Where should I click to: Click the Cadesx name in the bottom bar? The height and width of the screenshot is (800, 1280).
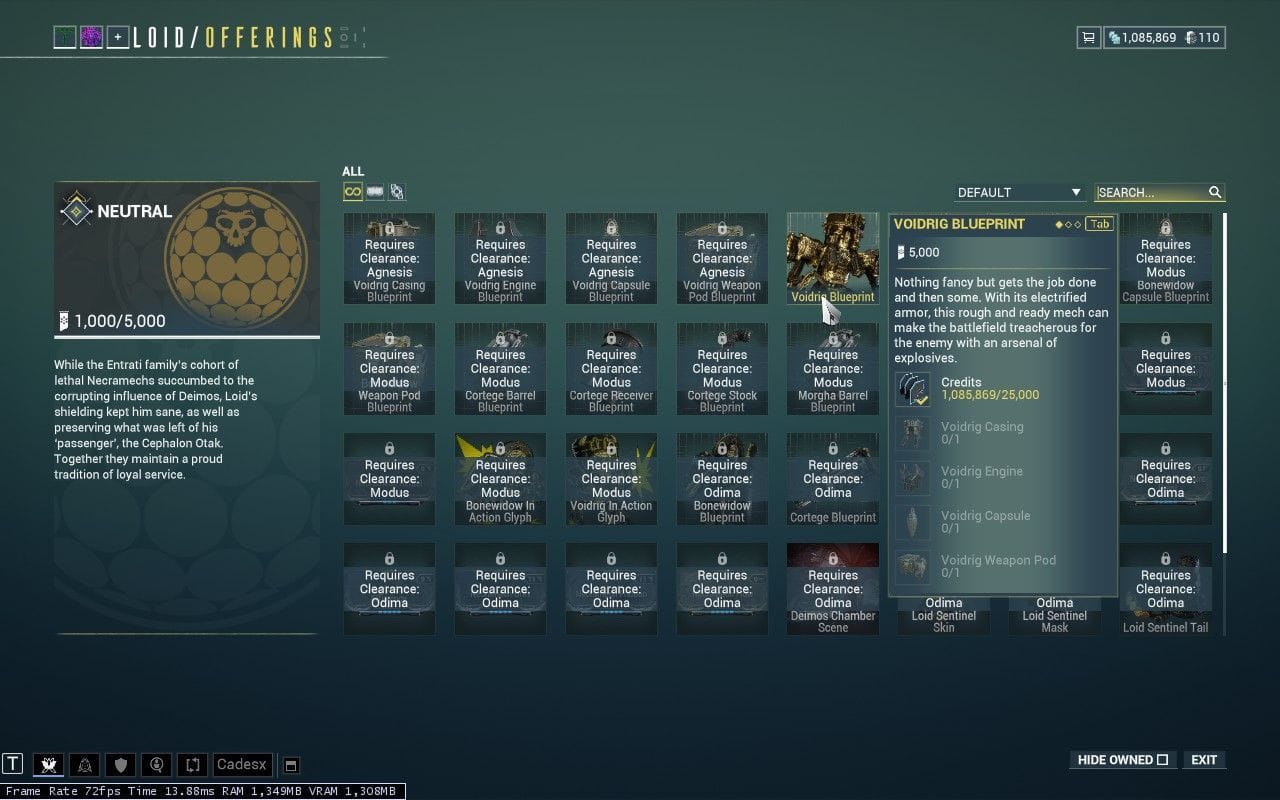(x=241, y=764)
